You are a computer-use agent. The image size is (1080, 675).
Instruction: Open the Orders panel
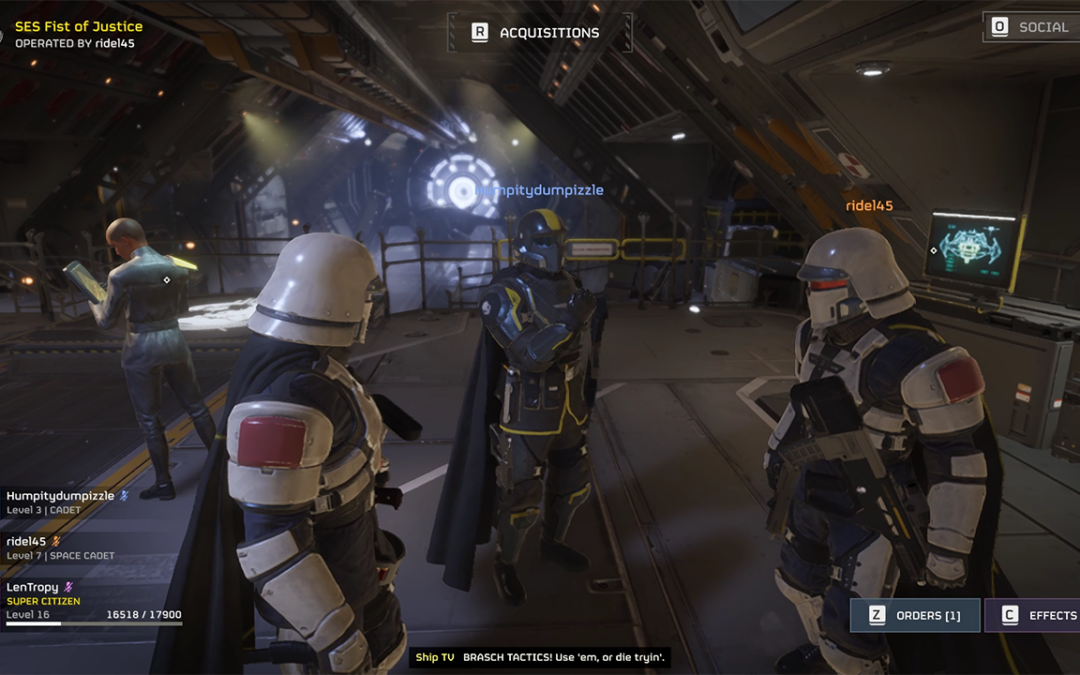[915, 615]
